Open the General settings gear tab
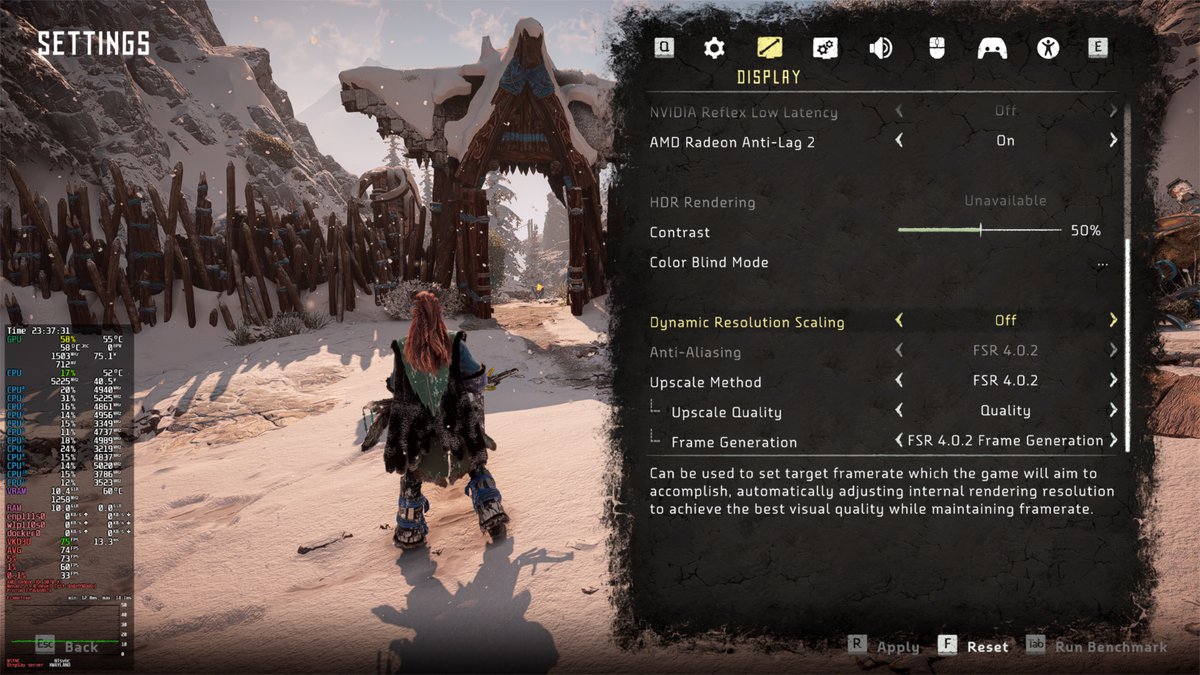1200x675 pixels. point(714,48)
